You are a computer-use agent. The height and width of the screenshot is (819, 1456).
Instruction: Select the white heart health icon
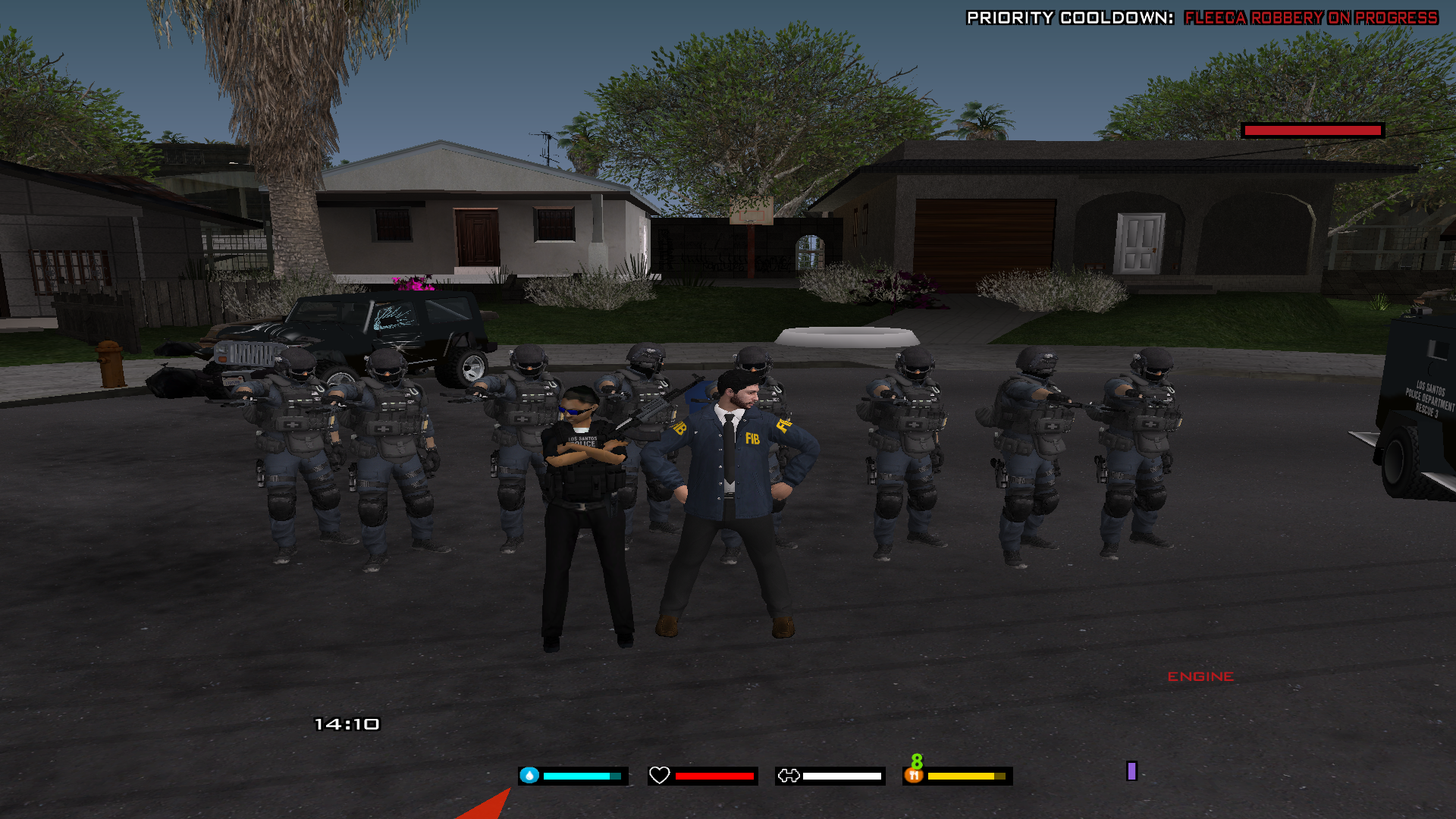pos(659,775)
